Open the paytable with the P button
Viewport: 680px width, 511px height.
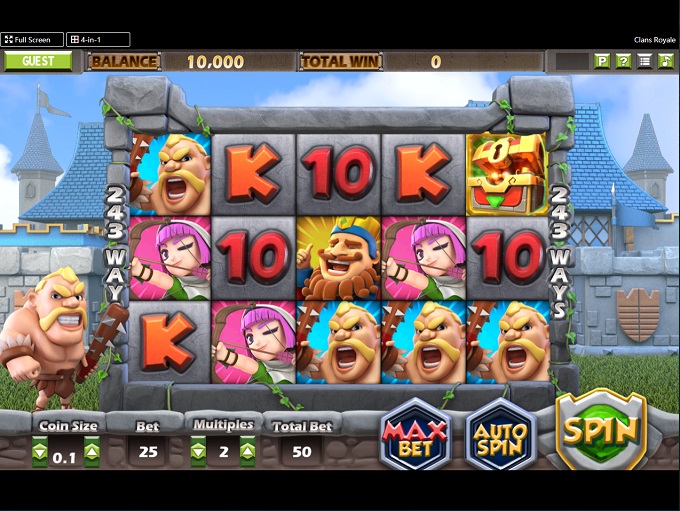[x=602, y=61]
